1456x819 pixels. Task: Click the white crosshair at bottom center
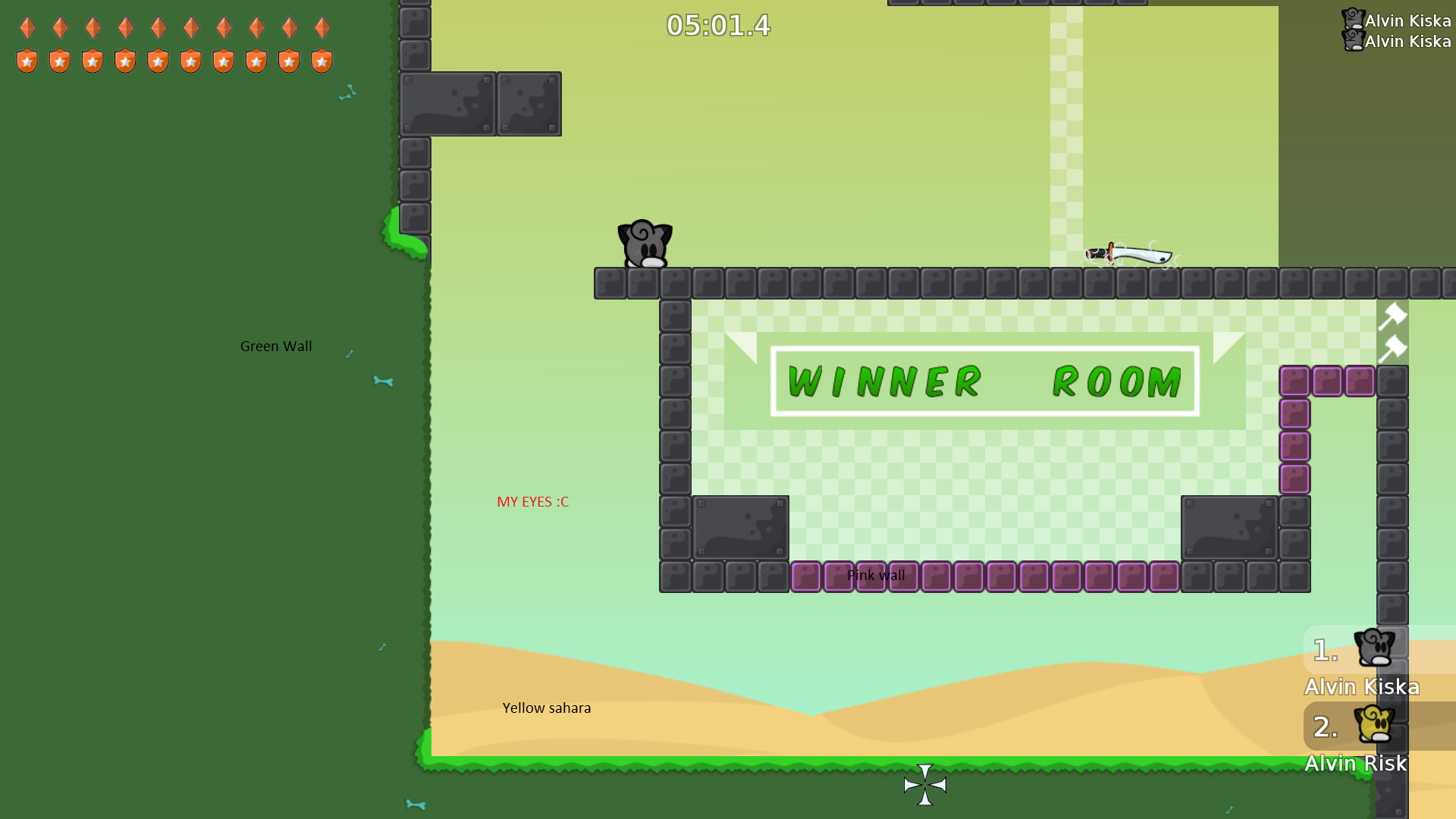925,786
